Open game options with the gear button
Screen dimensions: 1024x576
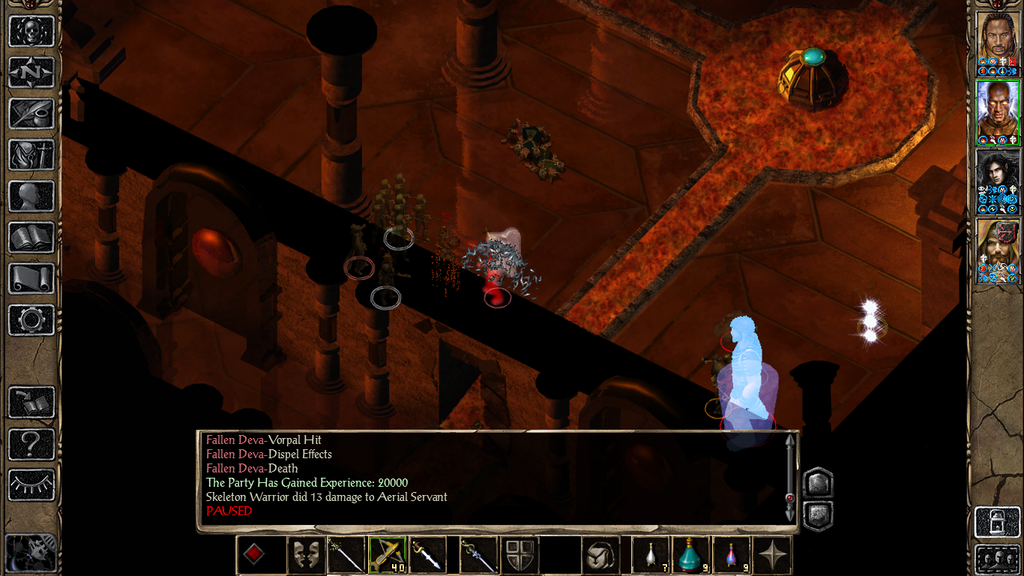(x=31, y=319)
